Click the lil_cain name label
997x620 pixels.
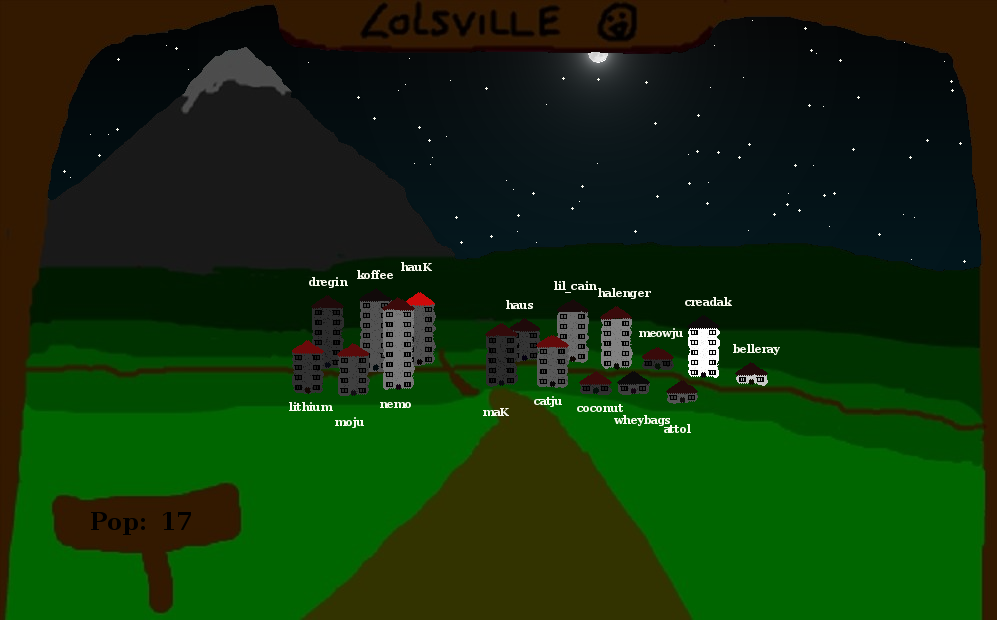tap(575, 286)
